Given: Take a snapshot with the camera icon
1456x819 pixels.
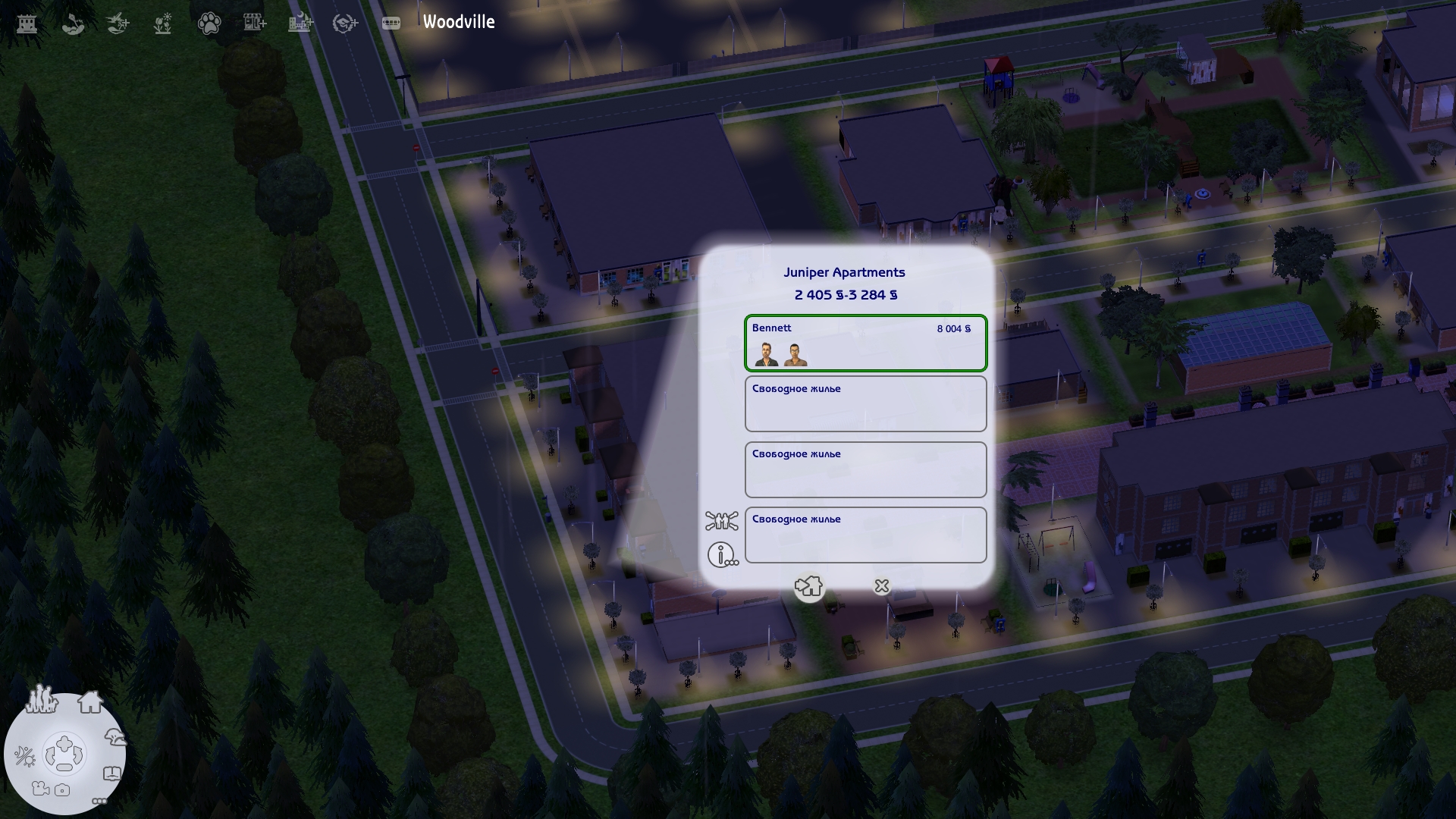Looking at the screenshot, I should 62,789.
